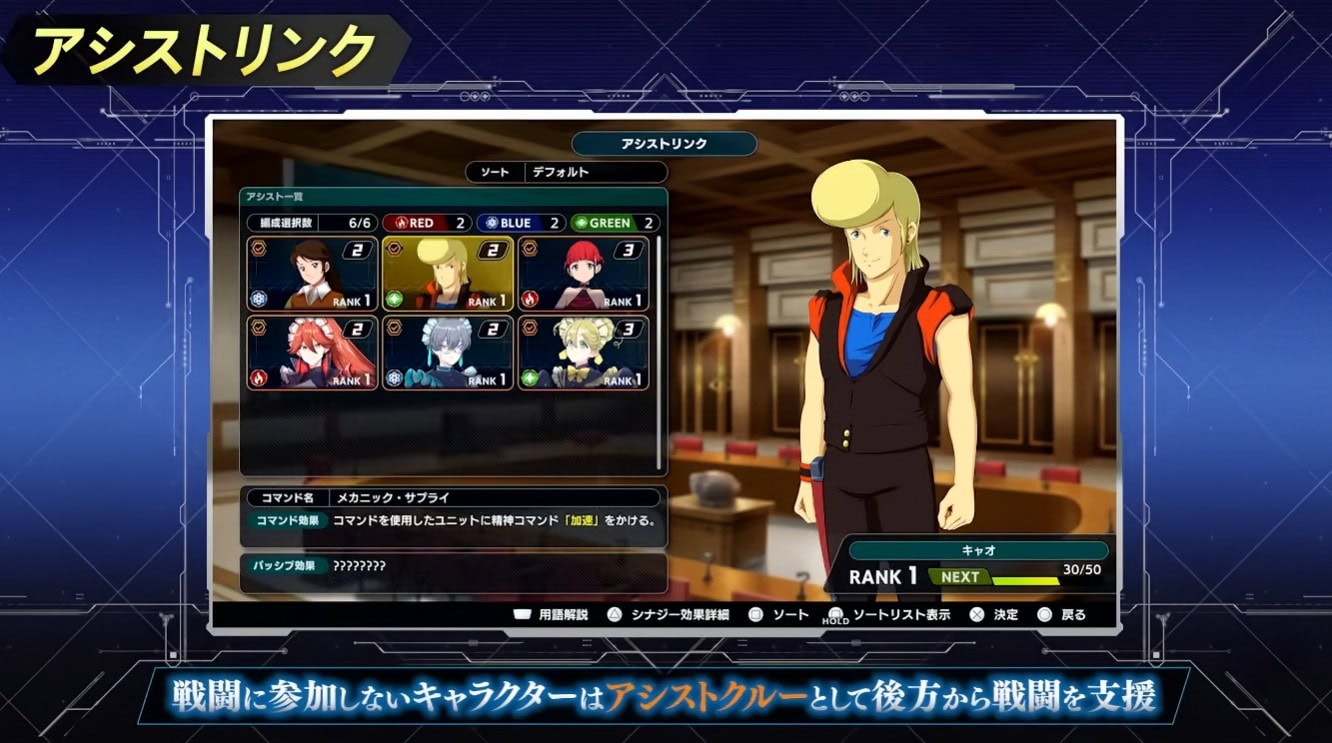Screen dimensions: 1332x743
Task: Select the brown-haired woman assist card
Action: (313, 273)
